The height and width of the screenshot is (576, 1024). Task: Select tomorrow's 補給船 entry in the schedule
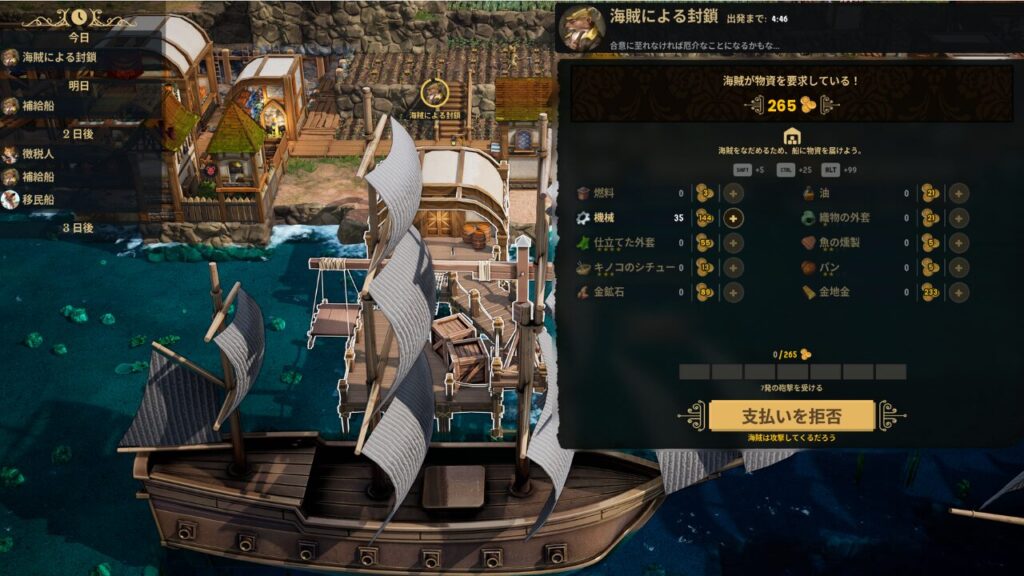(x=42, y=106)
